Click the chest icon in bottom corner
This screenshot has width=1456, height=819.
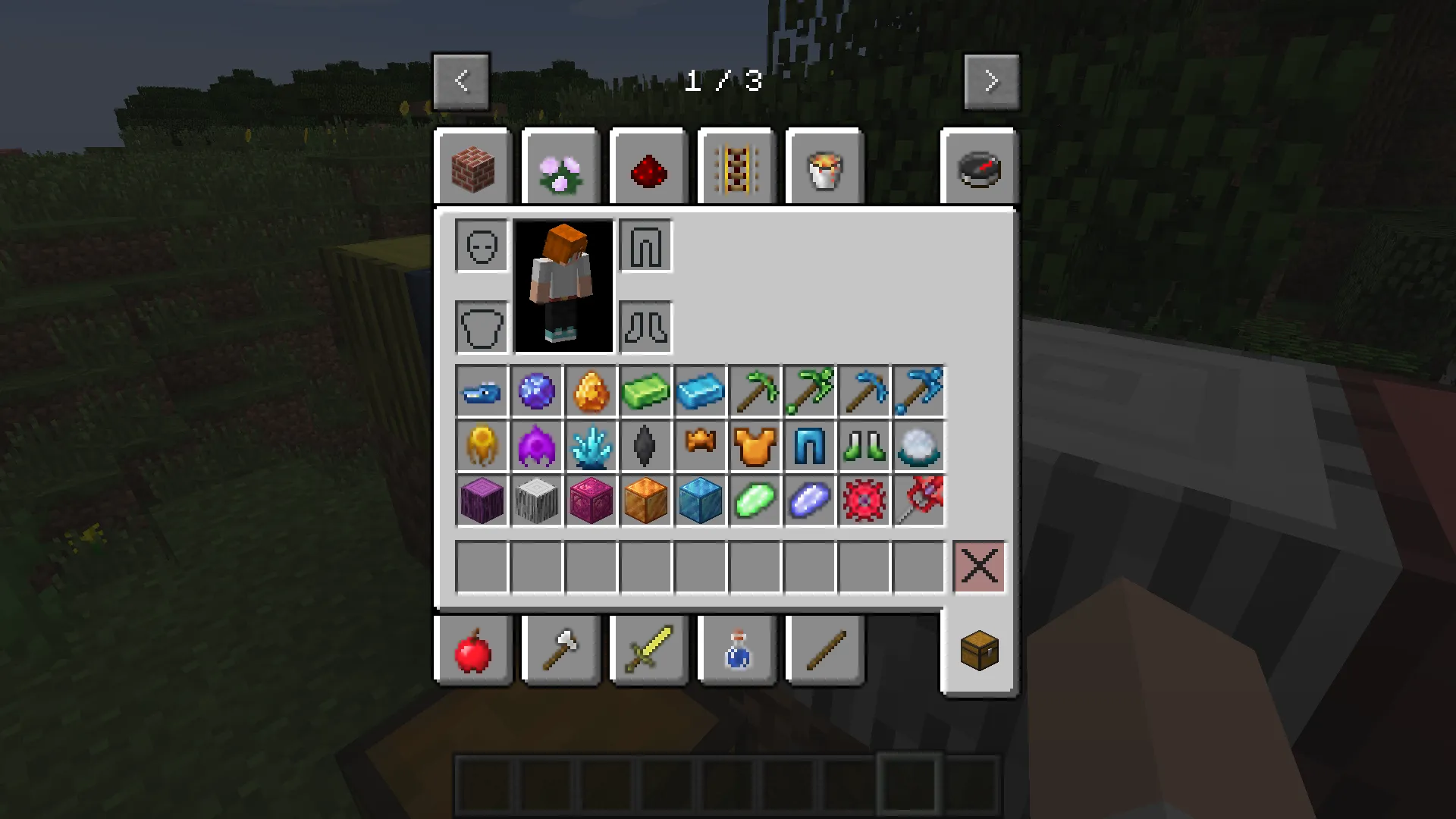click(x=977, y=651)
